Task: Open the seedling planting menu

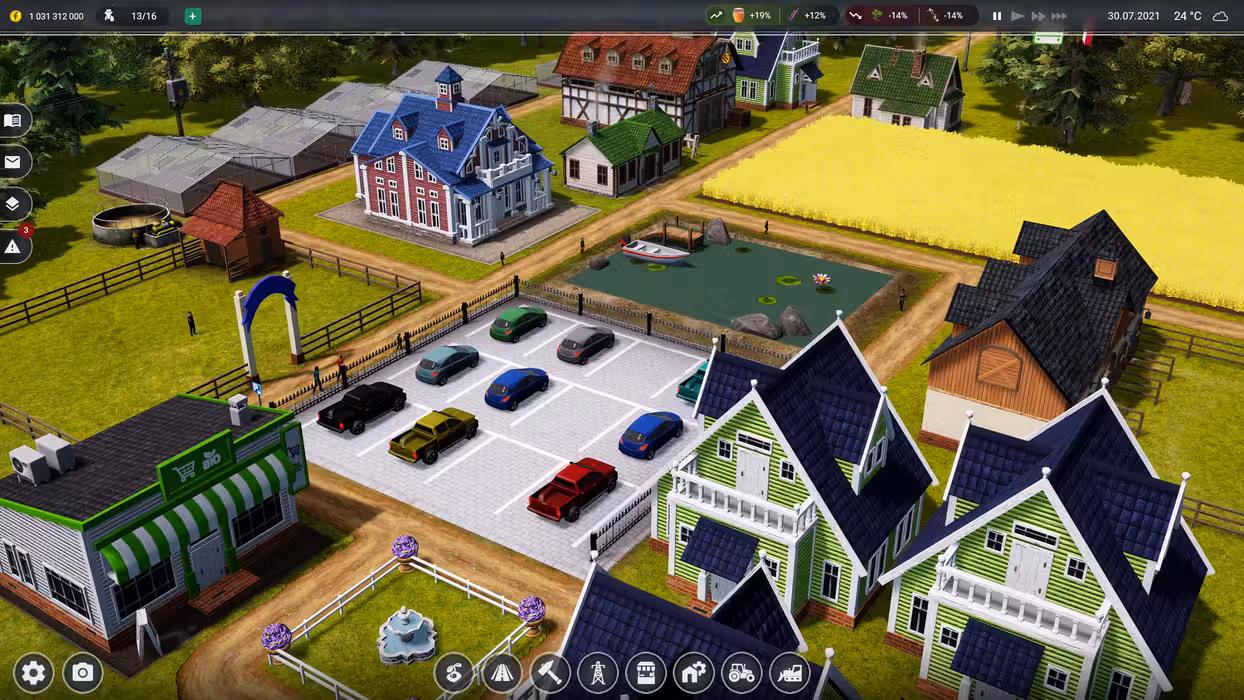Action: pyautogui.click(x=454, y=673)
